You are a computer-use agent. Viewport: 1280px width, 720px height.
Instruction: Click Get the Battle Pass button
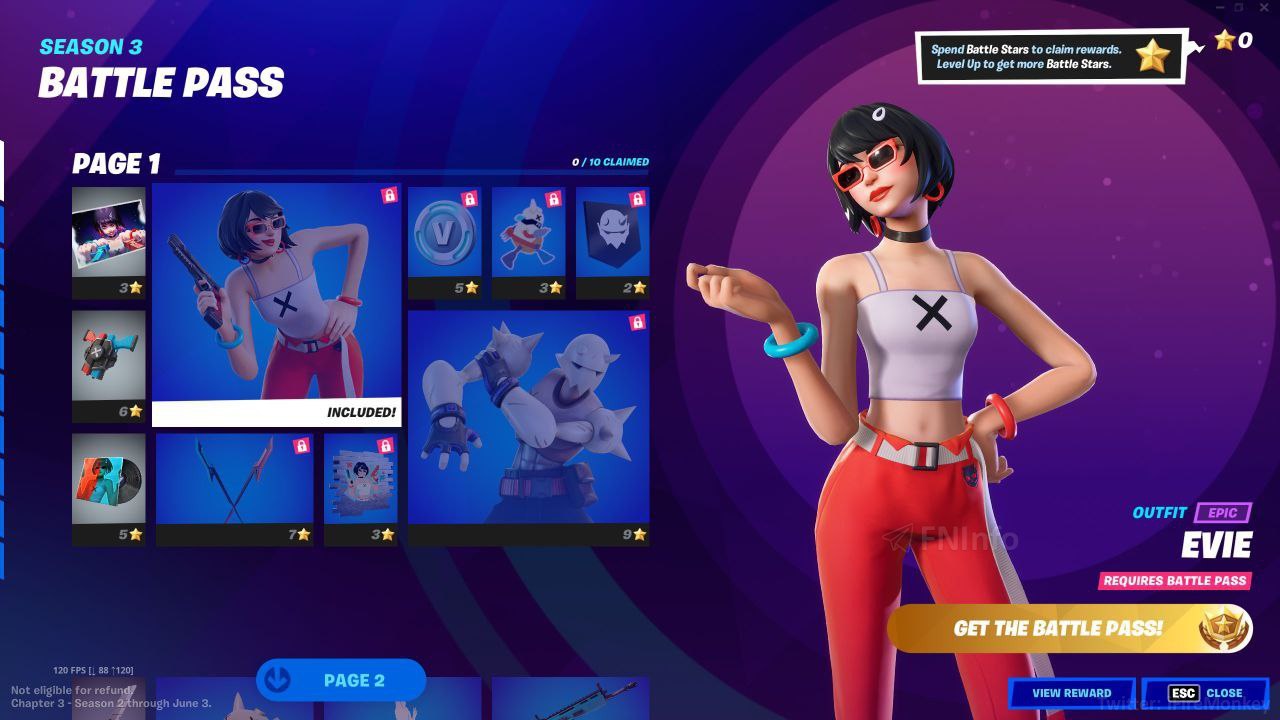click(1068, 628)
